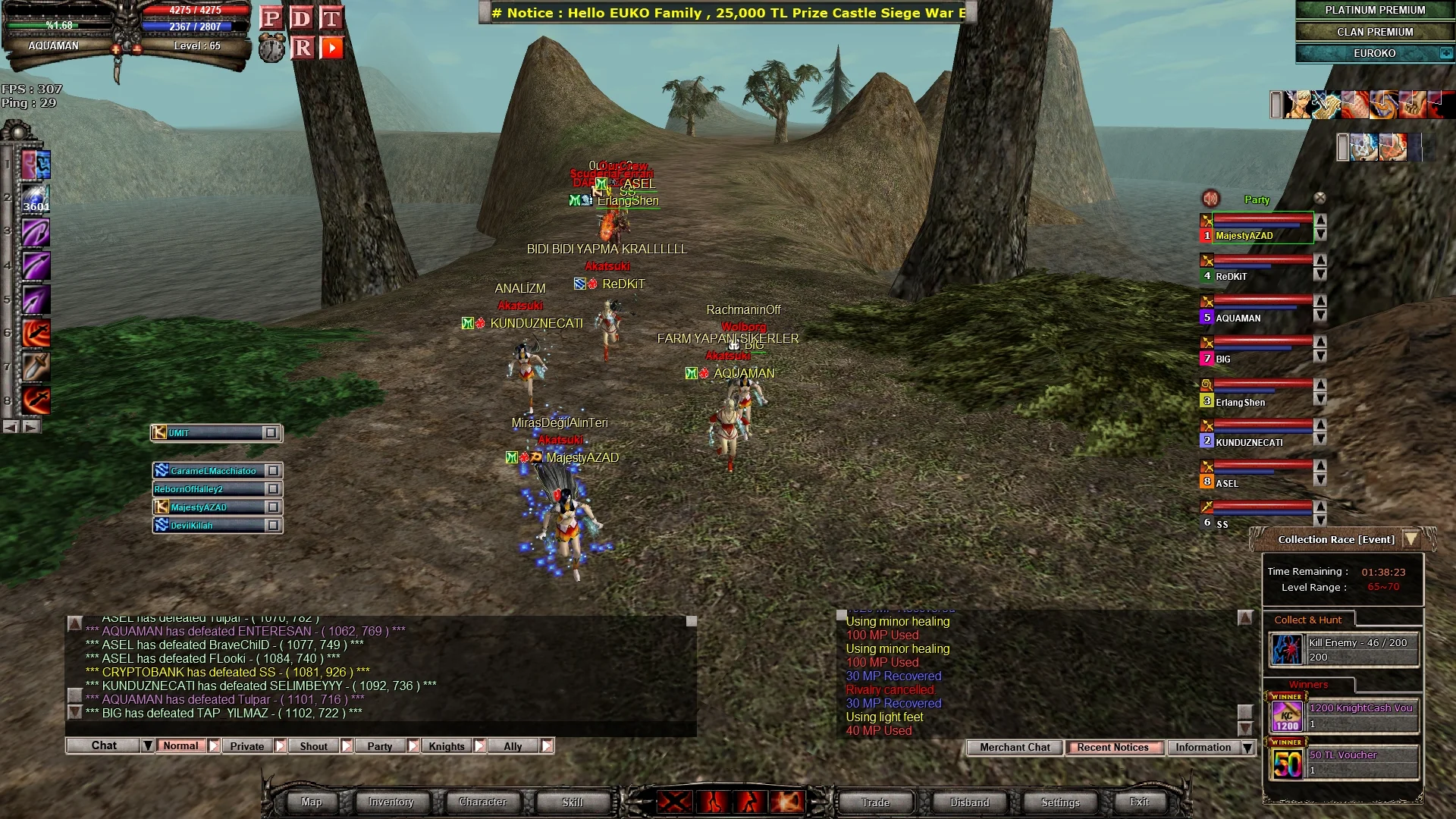Select the Knights chat channel
1456x819 pixels.
447,746
